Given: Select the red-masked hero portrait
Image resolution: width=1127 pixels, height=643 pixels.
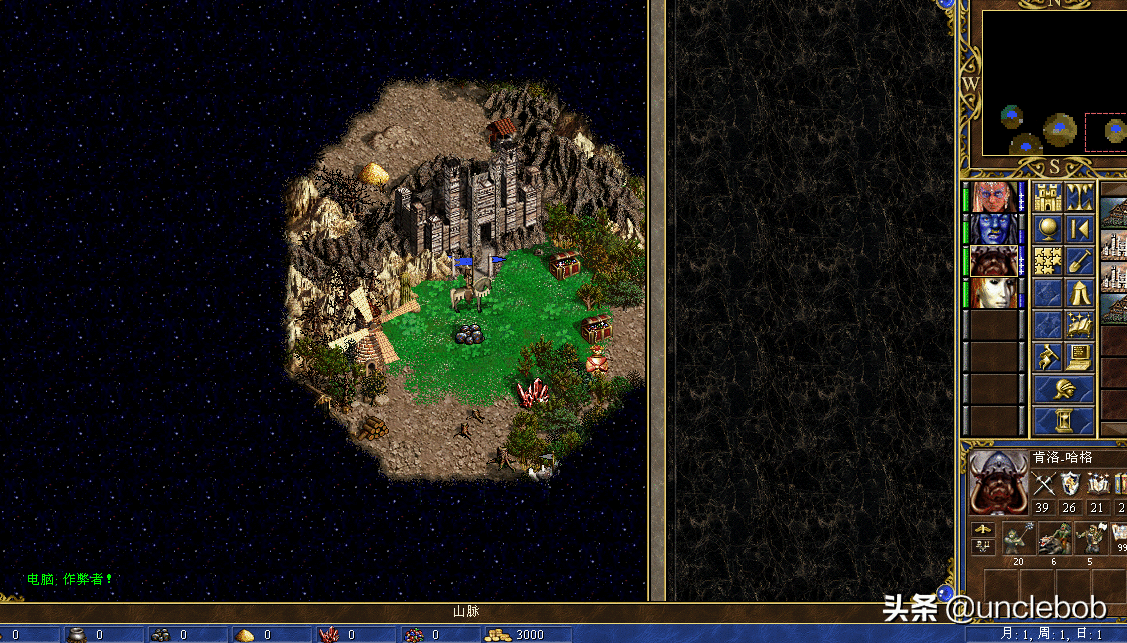Looking at the screenshot, I should point(994,197).
